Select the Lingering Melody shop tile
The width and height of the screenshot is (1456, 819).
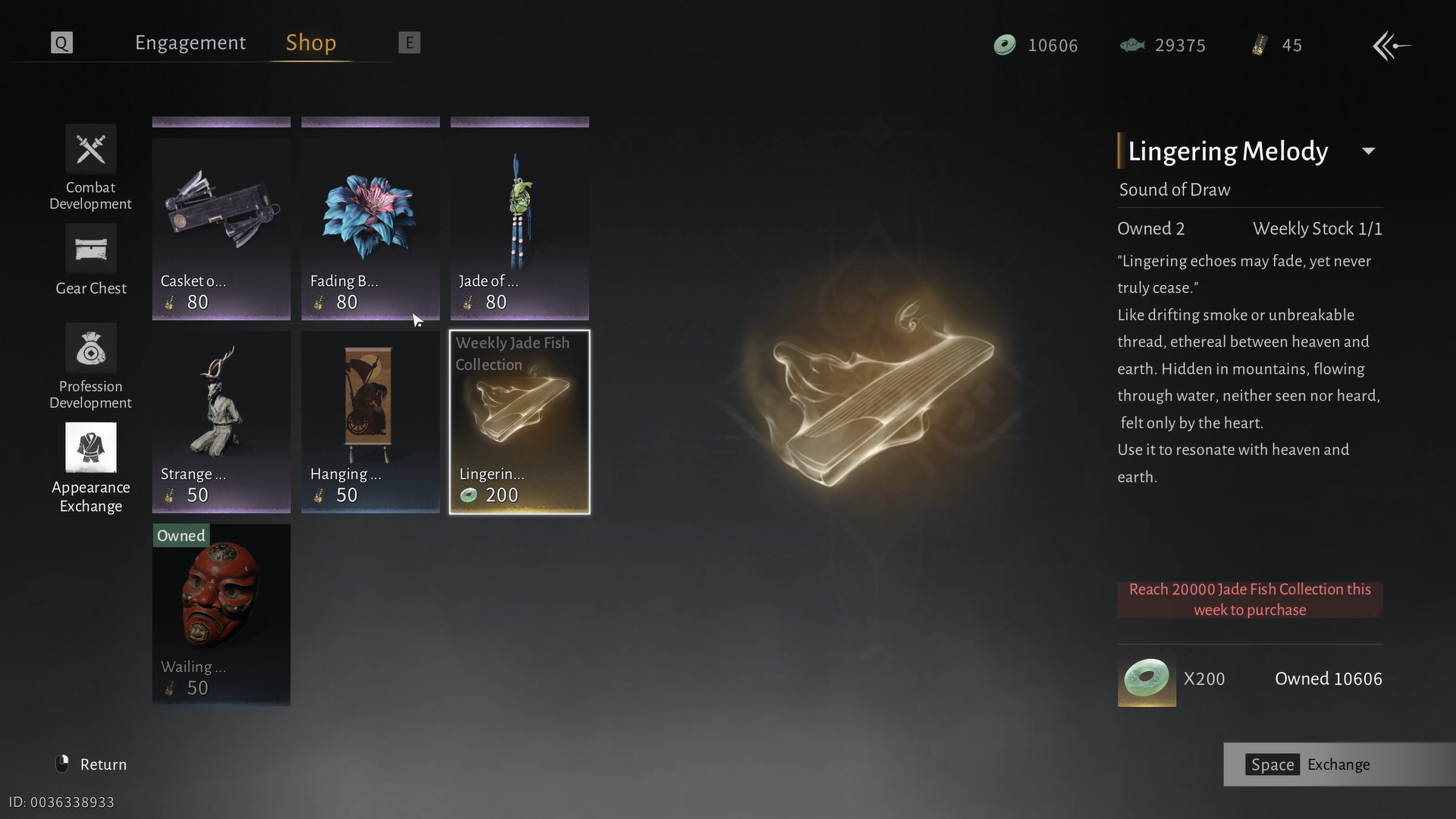tap(519, 422)
